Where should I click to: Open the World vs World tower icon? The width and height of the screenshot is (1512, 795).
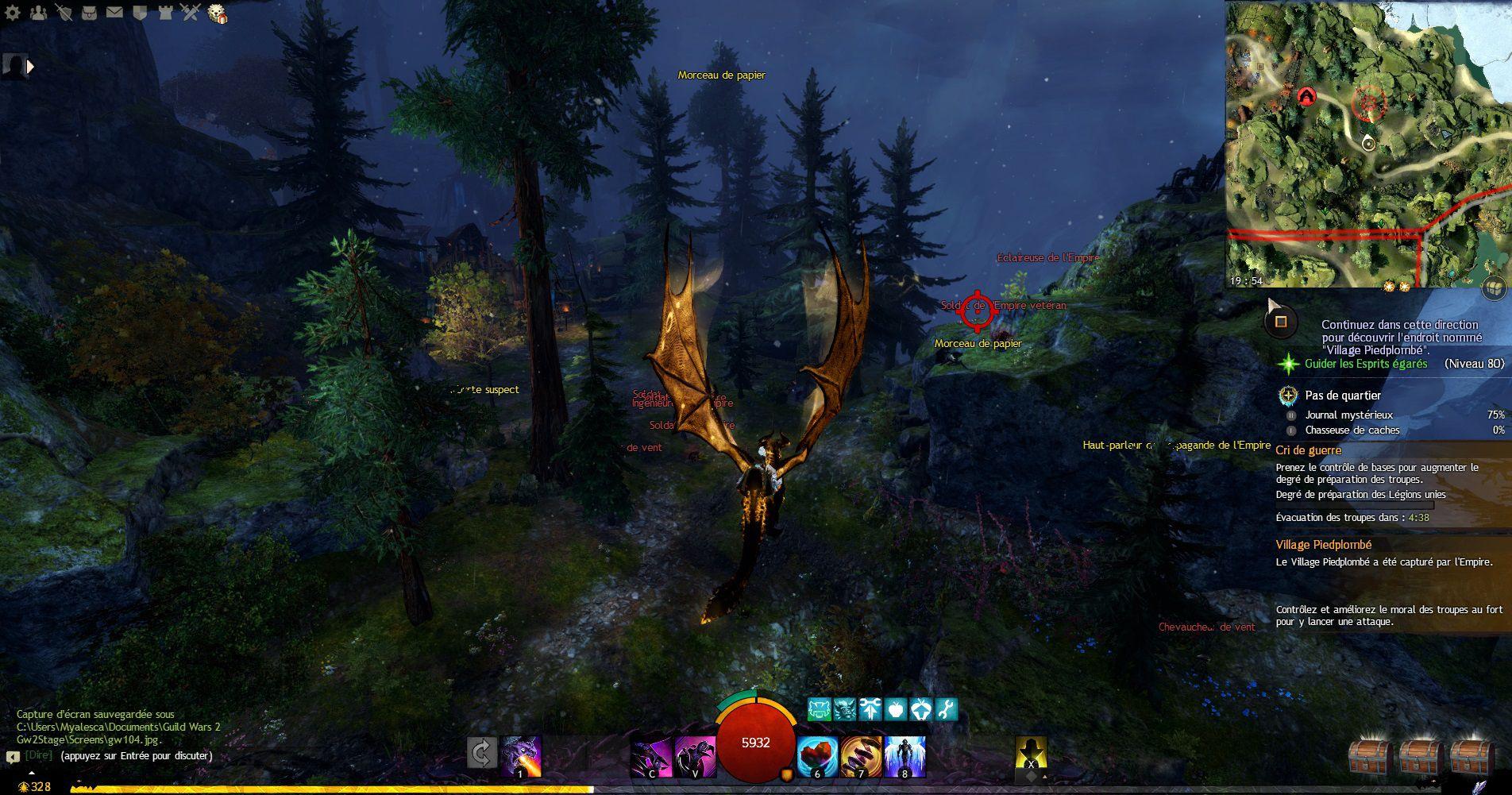[164, 12]
